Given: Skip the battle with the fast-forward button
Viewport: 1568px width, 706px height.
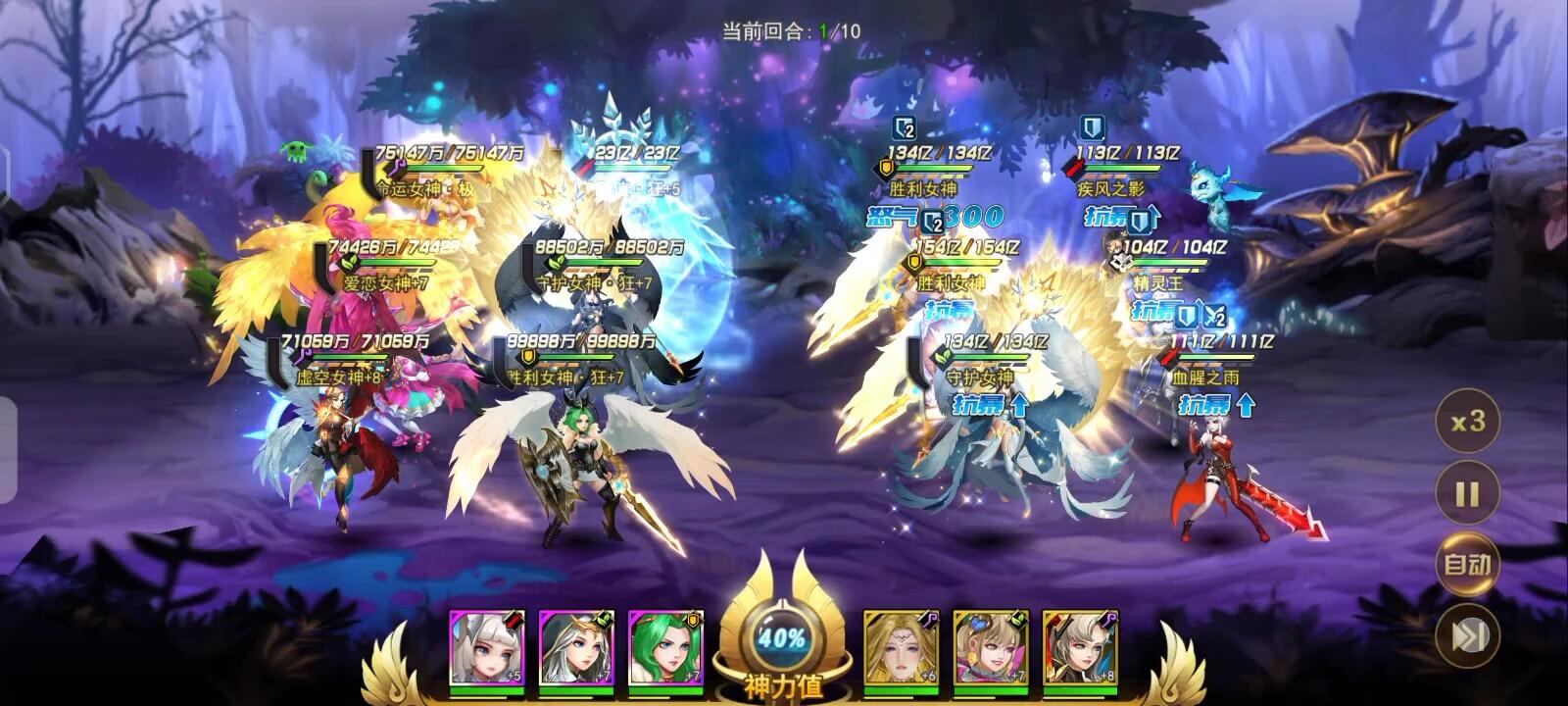Looking at the screenshot, I should coord(1467,635).
